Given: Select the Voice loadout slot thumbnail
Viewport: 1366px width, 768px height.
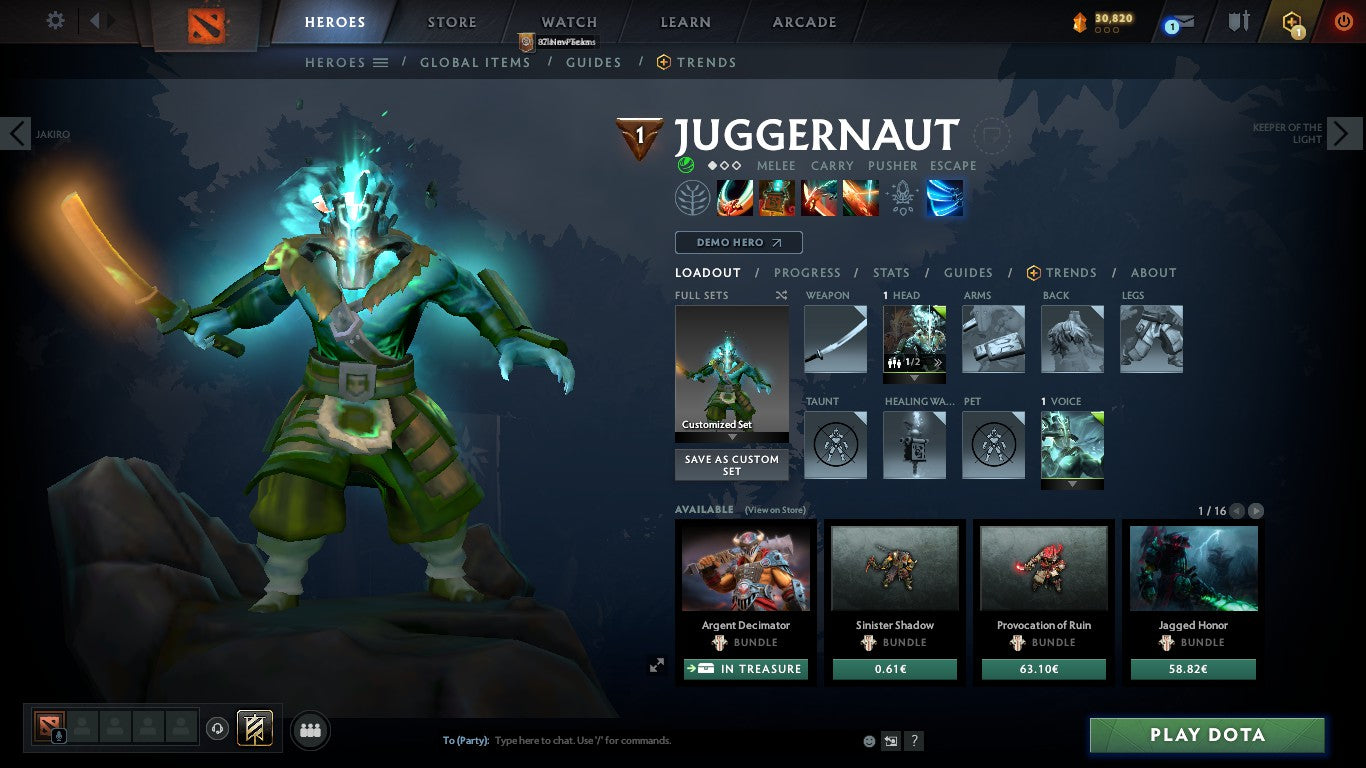Looking at the screenshot, I should pyautogui.click(x=1072, y=444).
